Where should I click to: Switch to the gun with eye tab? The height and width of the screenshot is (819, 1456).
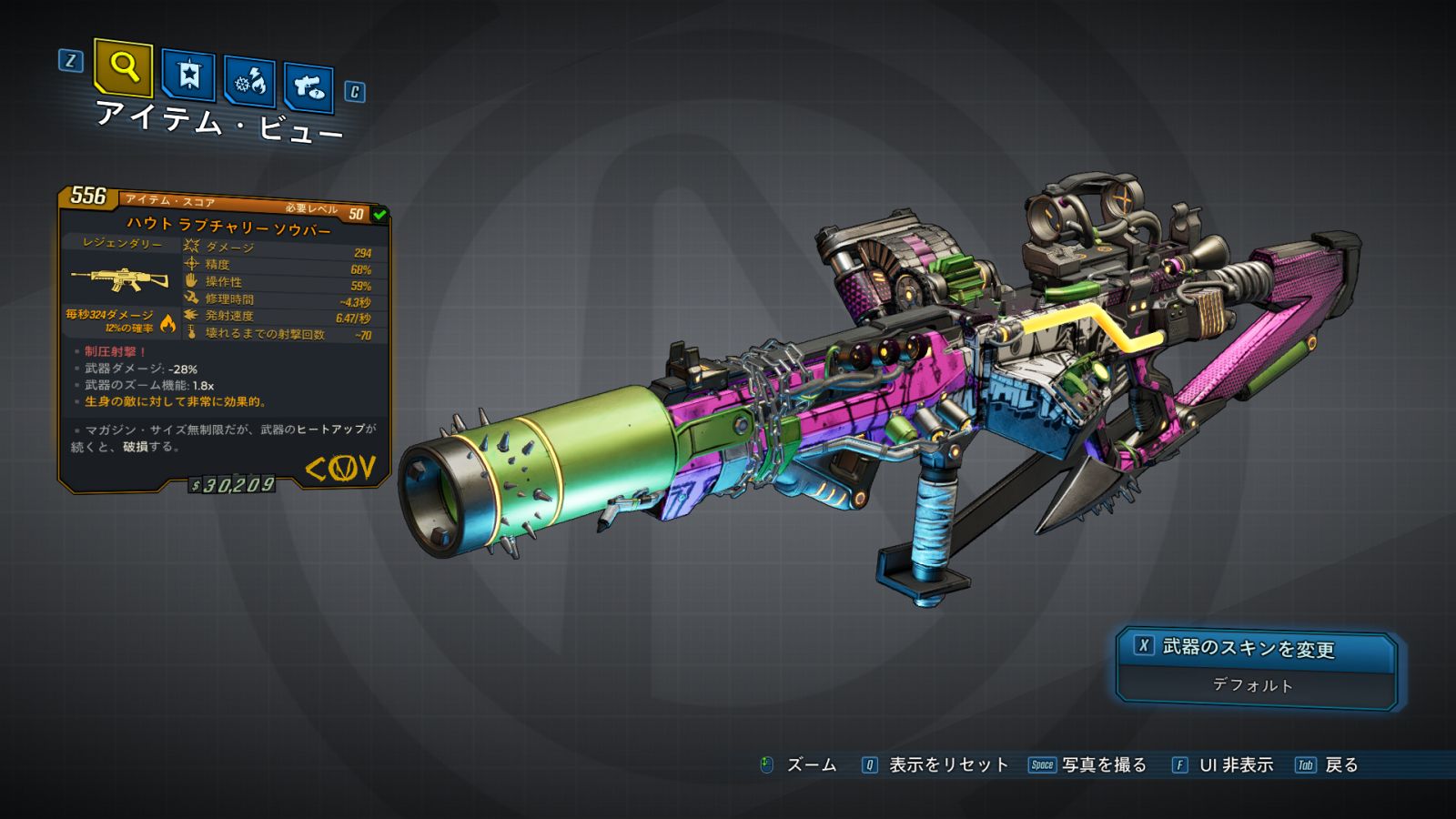[x=308, y=88]
